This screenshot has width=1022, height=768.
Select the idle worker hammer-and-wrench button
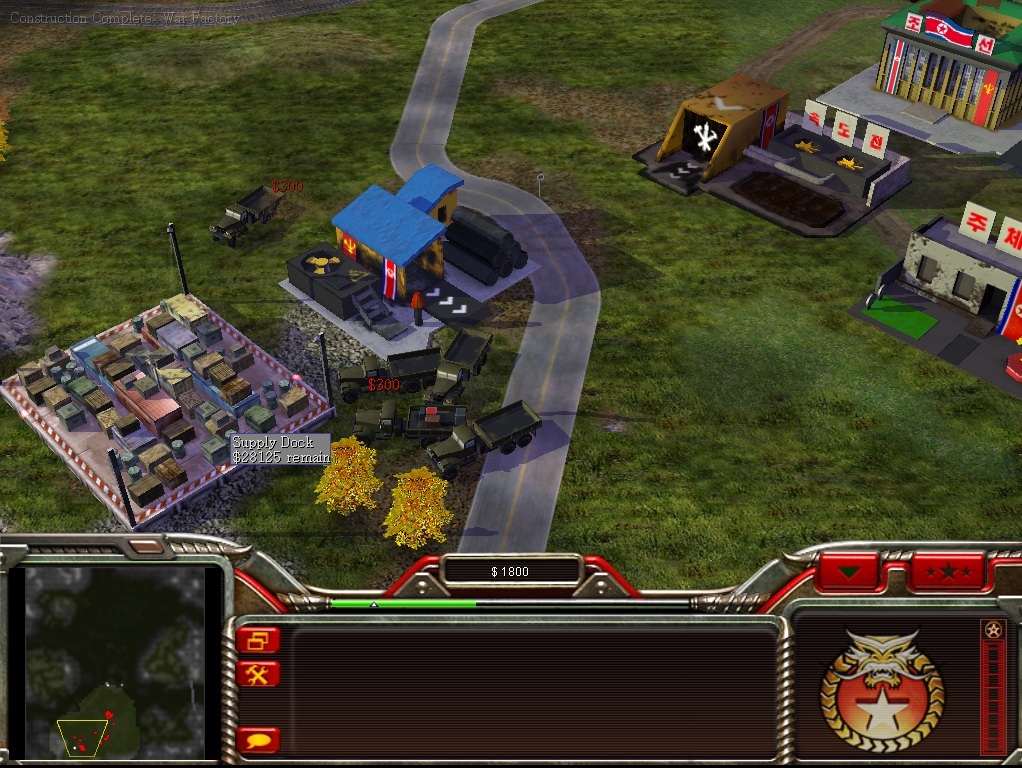click(x=259, y=674)
